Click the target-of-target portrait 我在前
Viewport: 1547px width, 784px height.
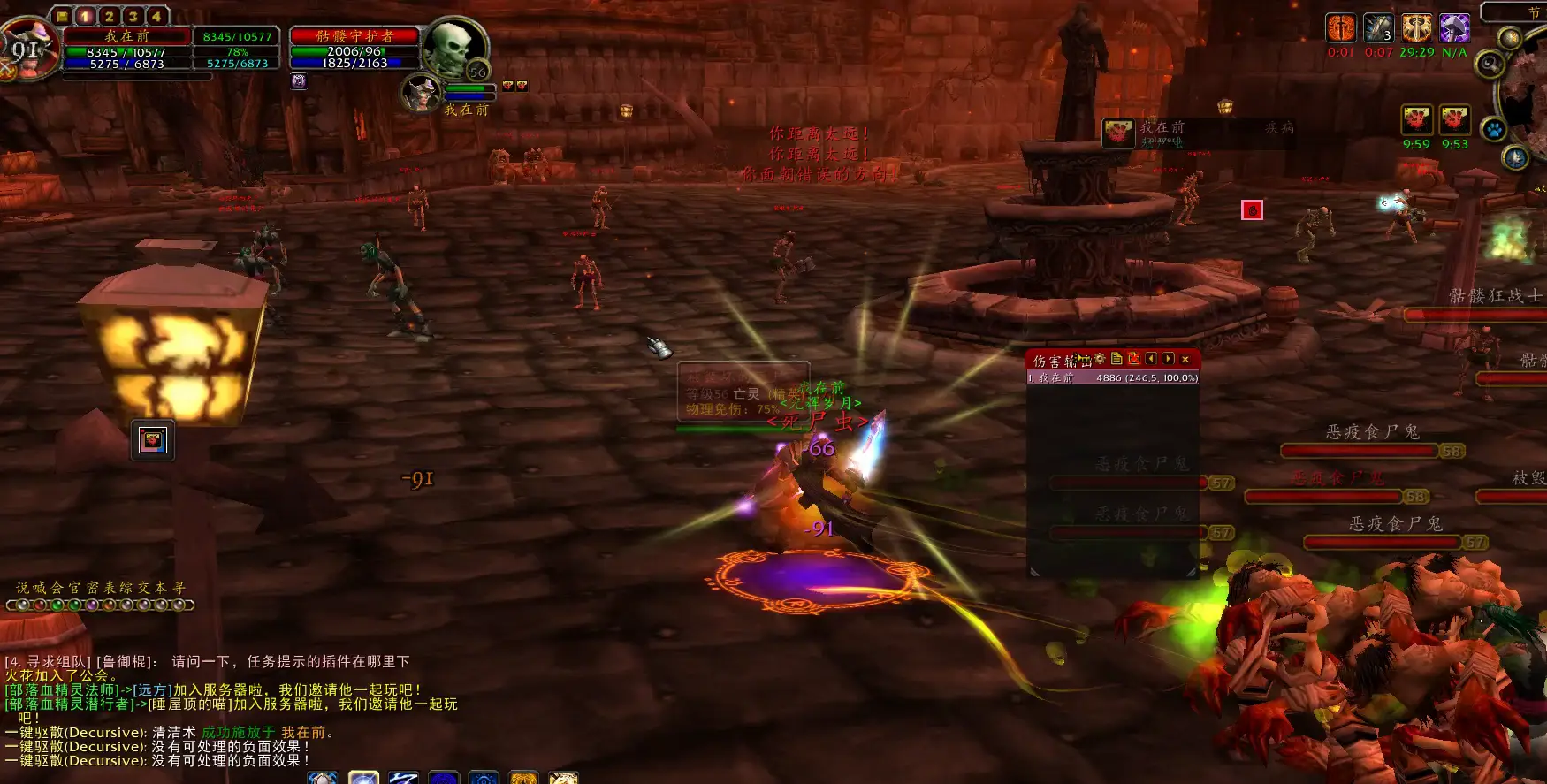tap(423, 93)
